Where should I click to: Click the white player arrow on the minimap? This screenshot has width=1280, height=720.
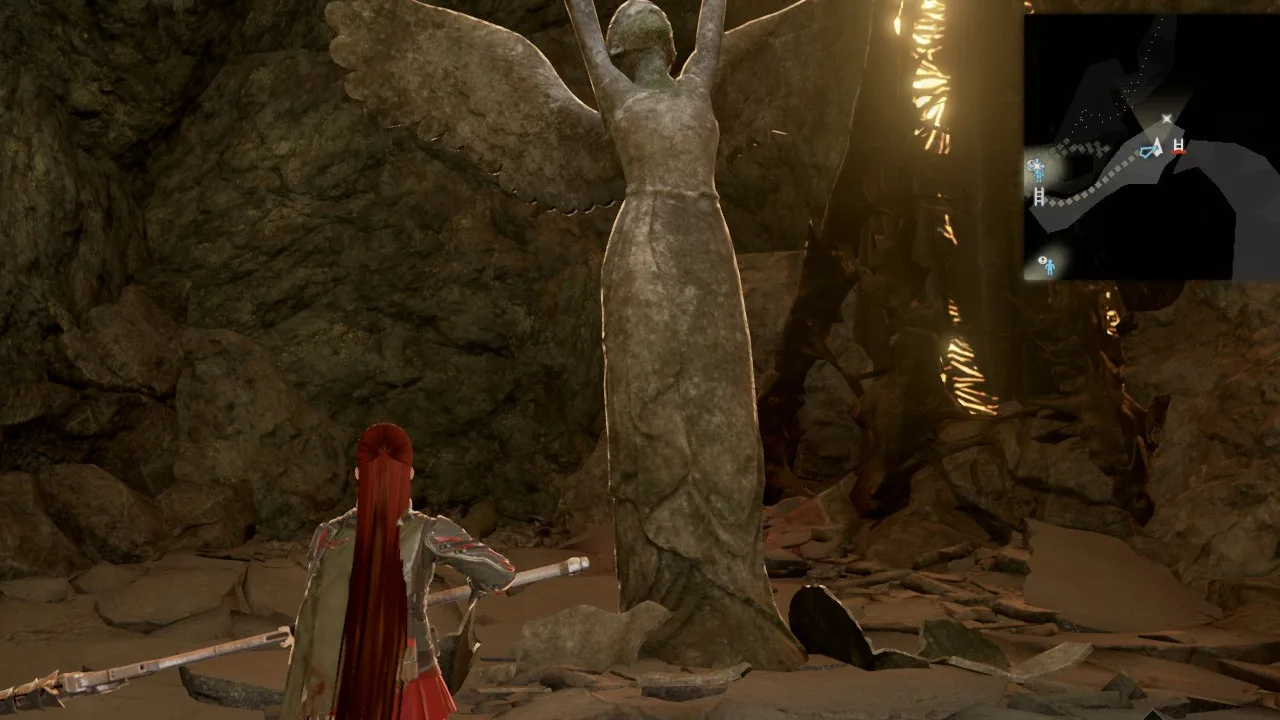point(1158,149)
